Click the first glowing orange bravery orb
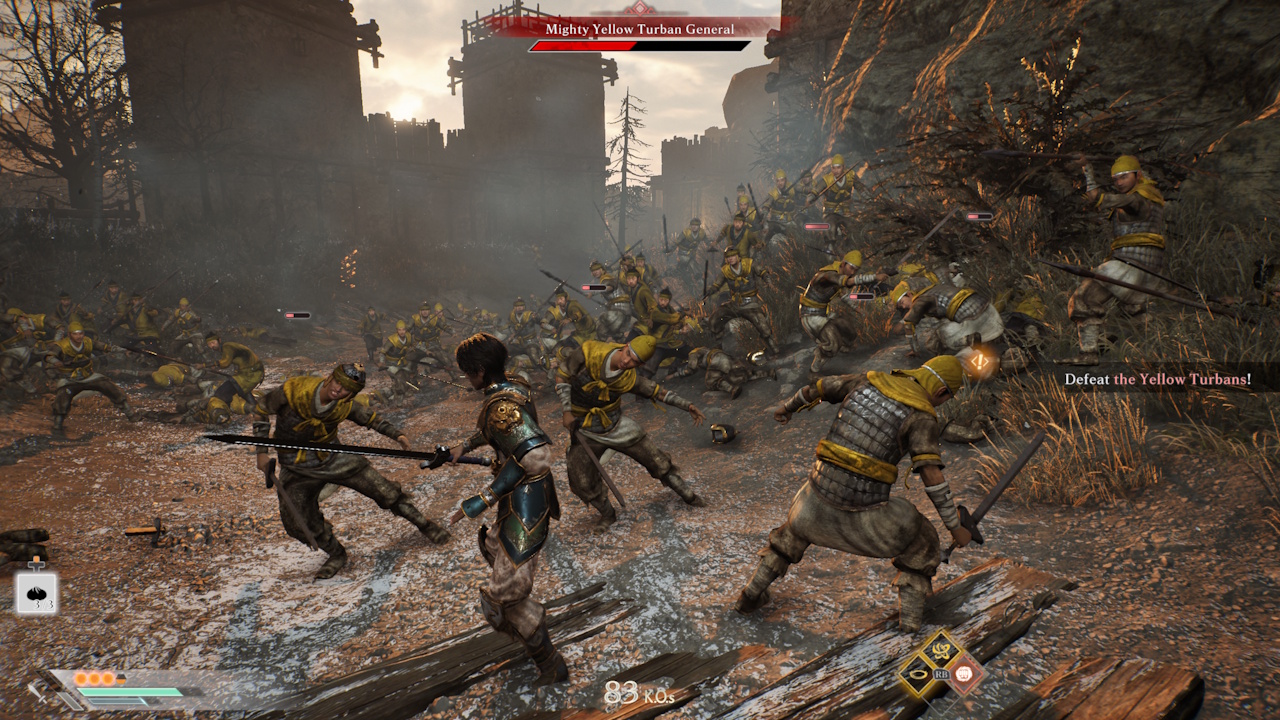 (81, 678)
